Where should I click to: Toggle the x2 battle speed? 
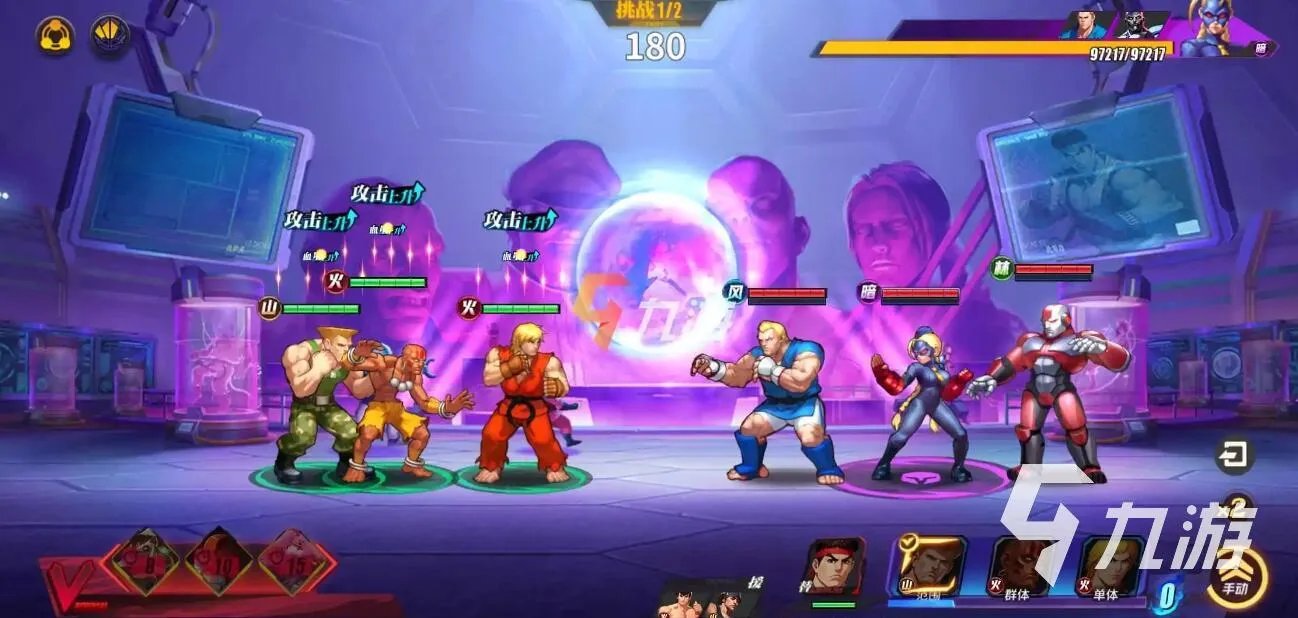(x=1238, y=509)
